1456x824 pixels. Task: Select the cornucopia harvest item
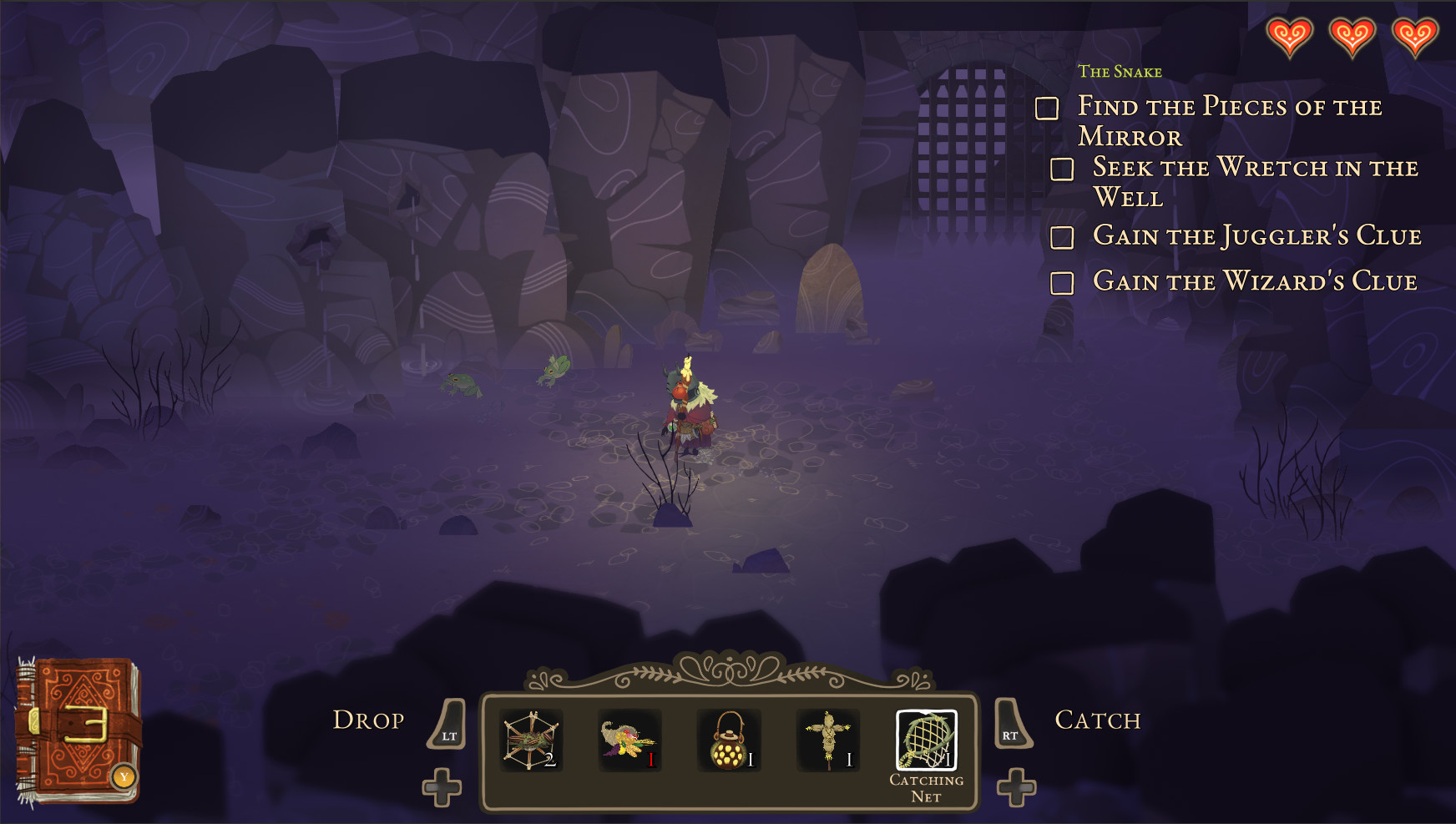click(630, 739)
